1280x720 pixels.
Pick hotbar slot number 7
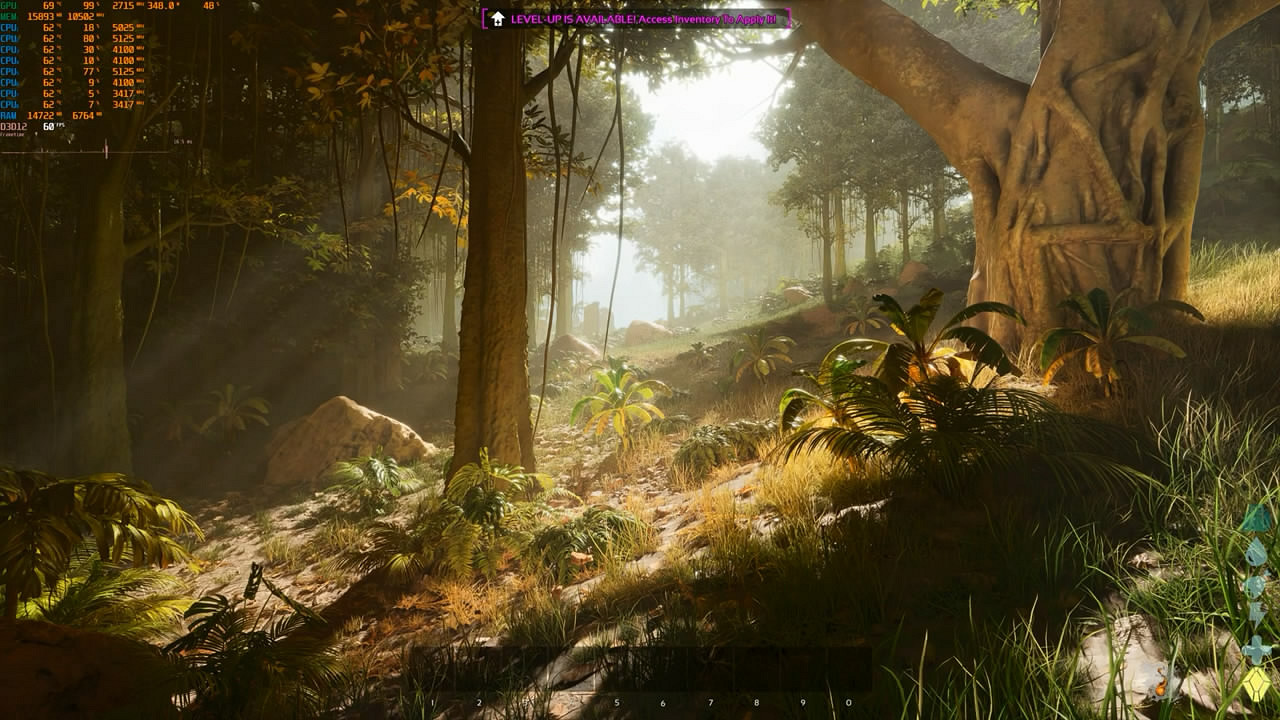point(710,672)
